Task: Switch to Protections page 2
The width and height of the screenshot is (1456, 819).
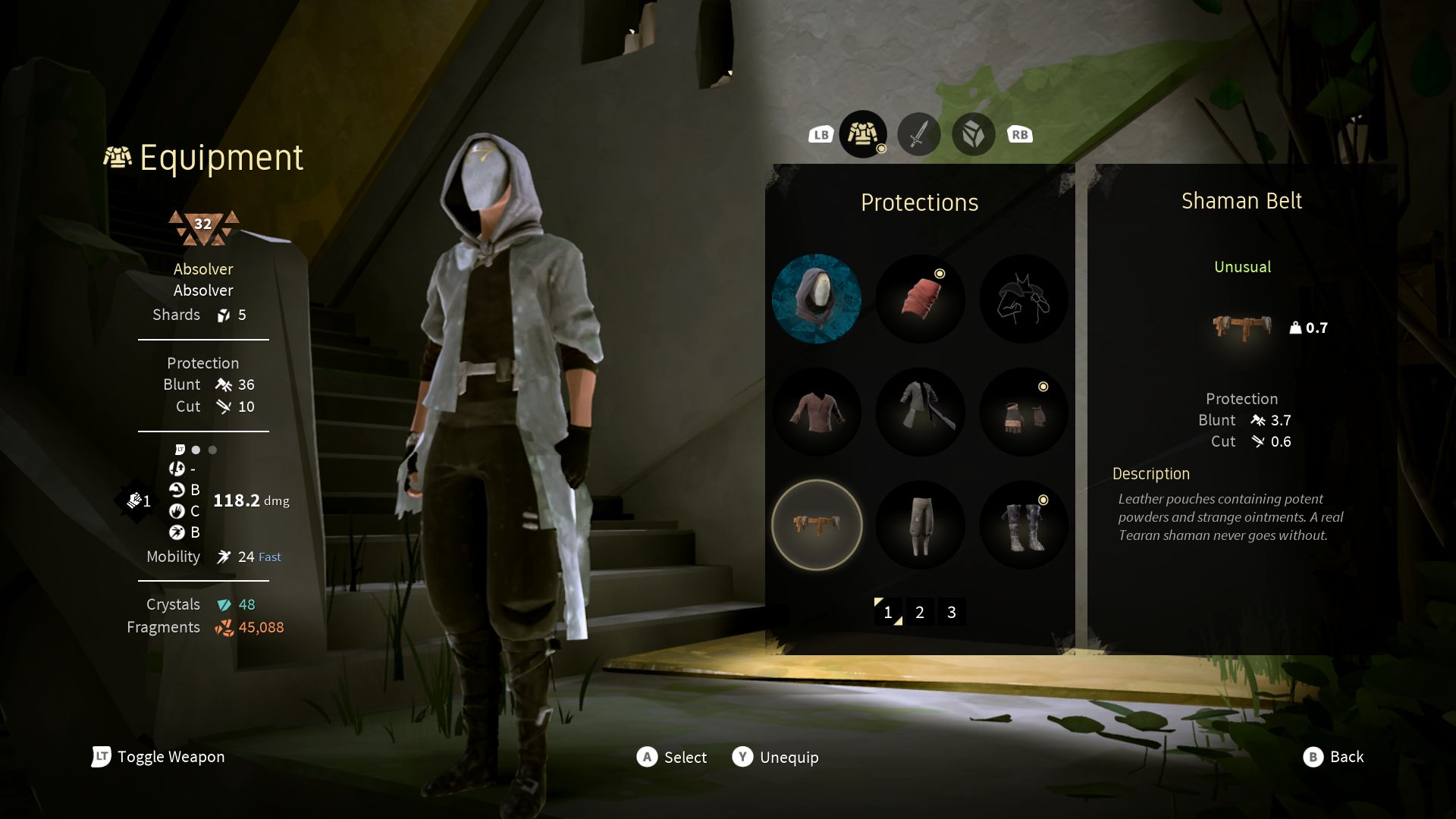Action: (920, 612)
